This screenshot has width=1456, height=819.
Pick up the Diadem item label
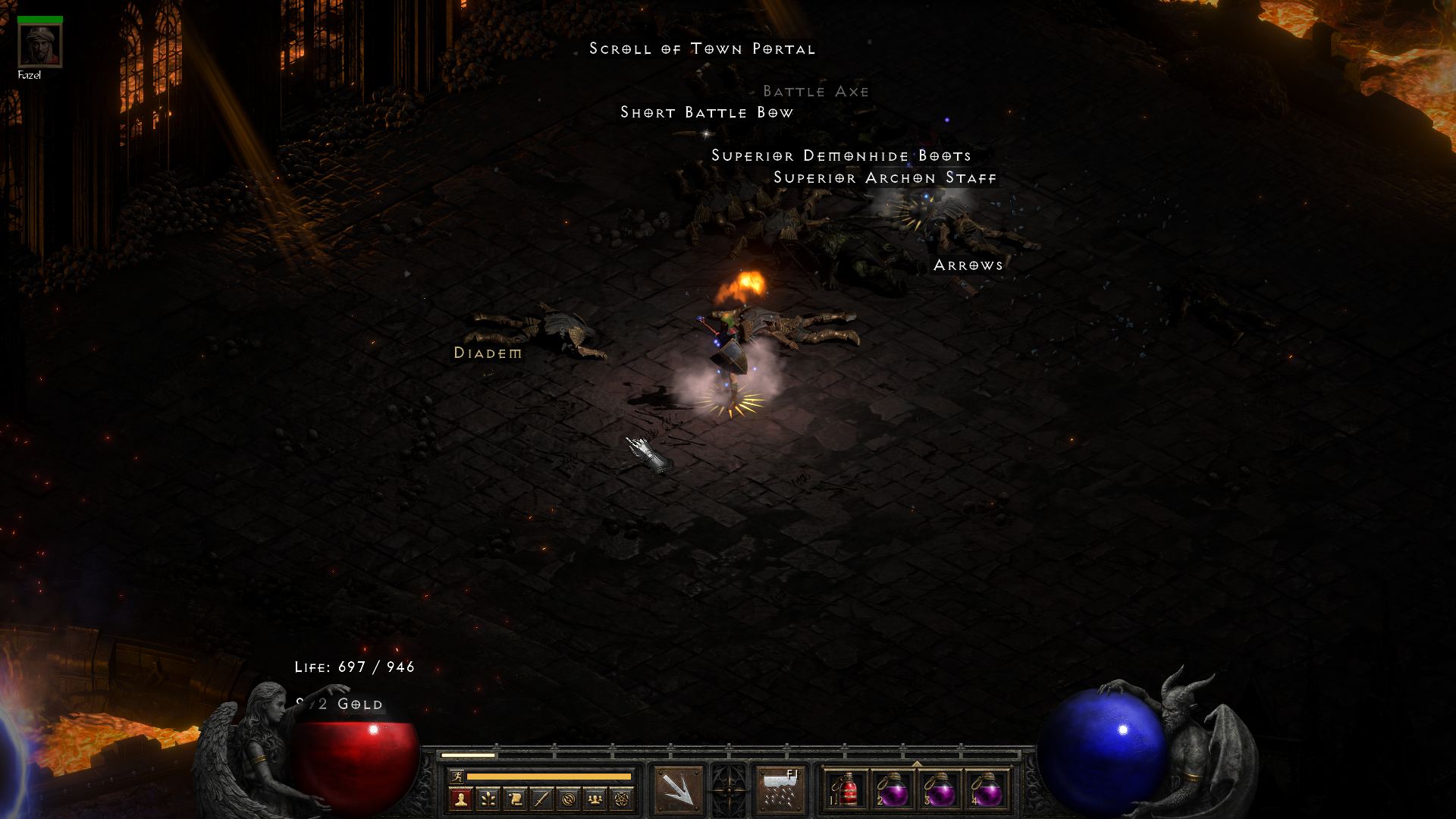pos(488,353)
